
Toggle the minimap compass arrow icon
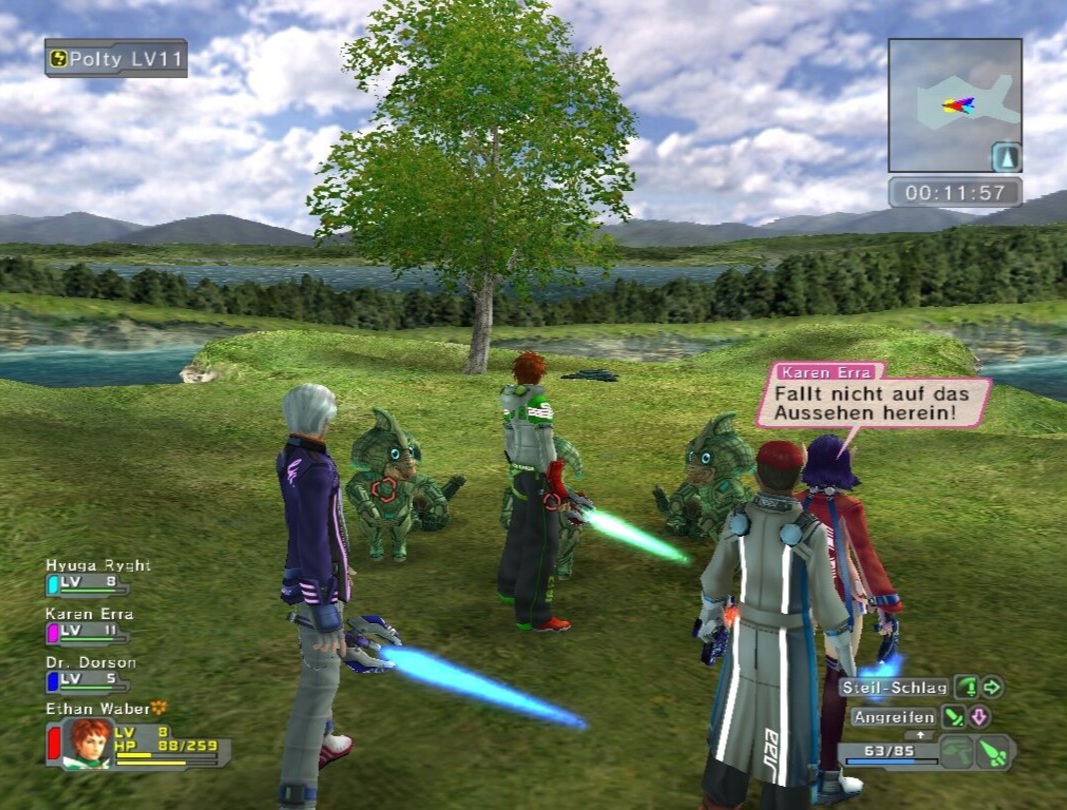[1005, 157]
